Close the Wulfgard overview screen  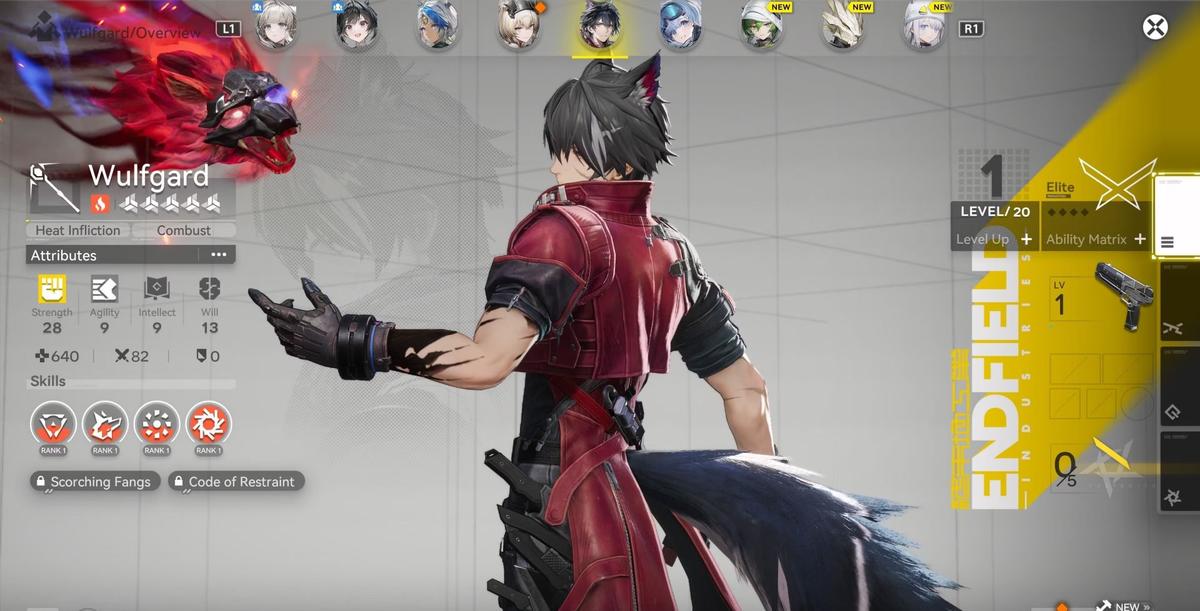point(1155,27)
